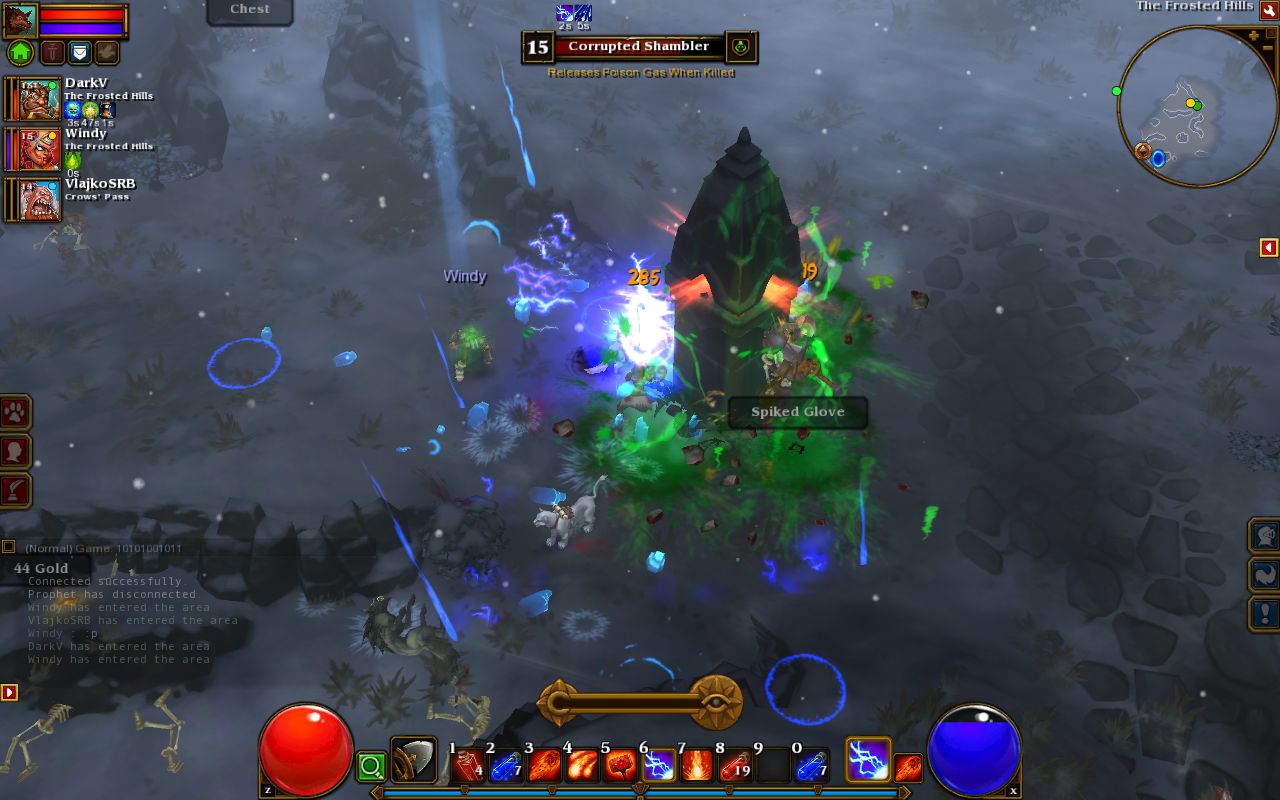The width and height of the screenshot is (1280, 800).
Task: Click the green home portal icon
Action: 20,52
